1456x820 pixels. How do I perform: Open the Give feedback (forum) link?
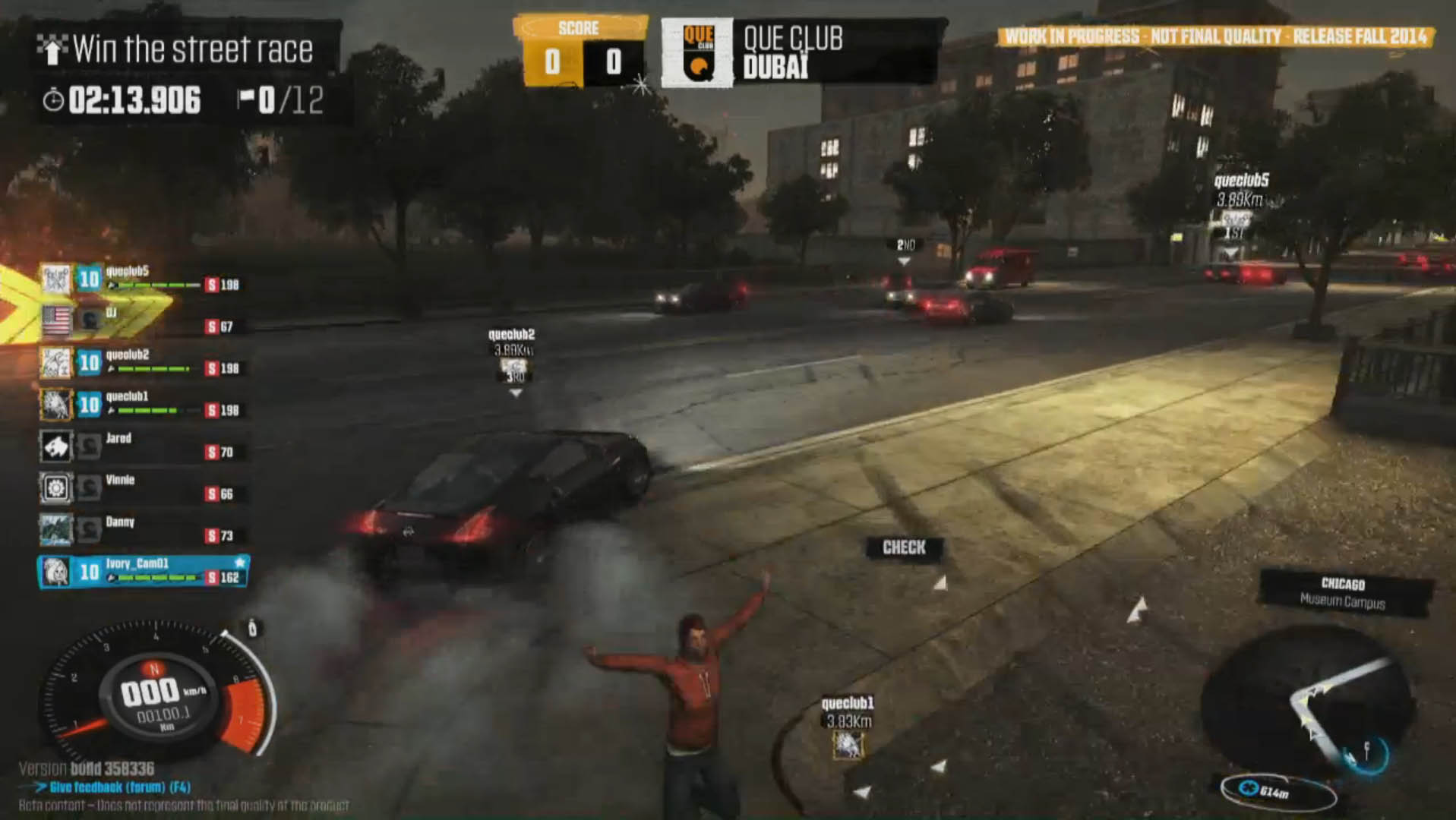click(118, 787)
